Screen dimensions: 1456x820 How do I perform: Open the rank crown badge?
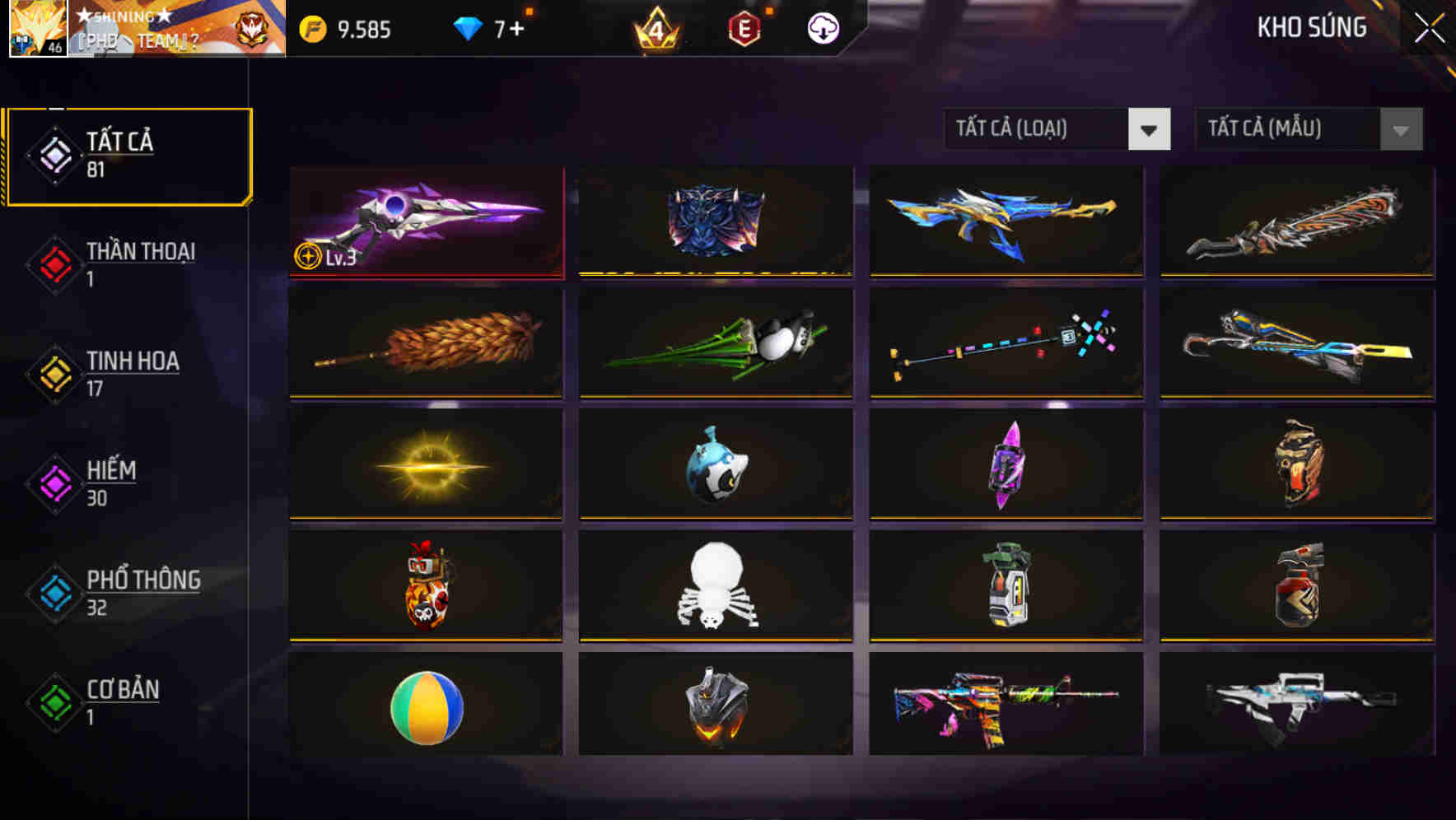click(659, 29)
